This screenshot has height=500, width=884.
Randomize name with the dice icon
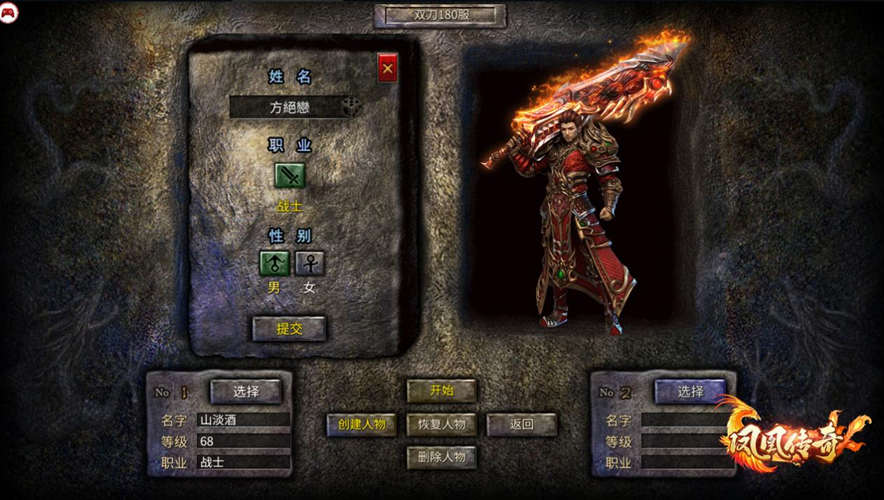click(x=350, y=106)
